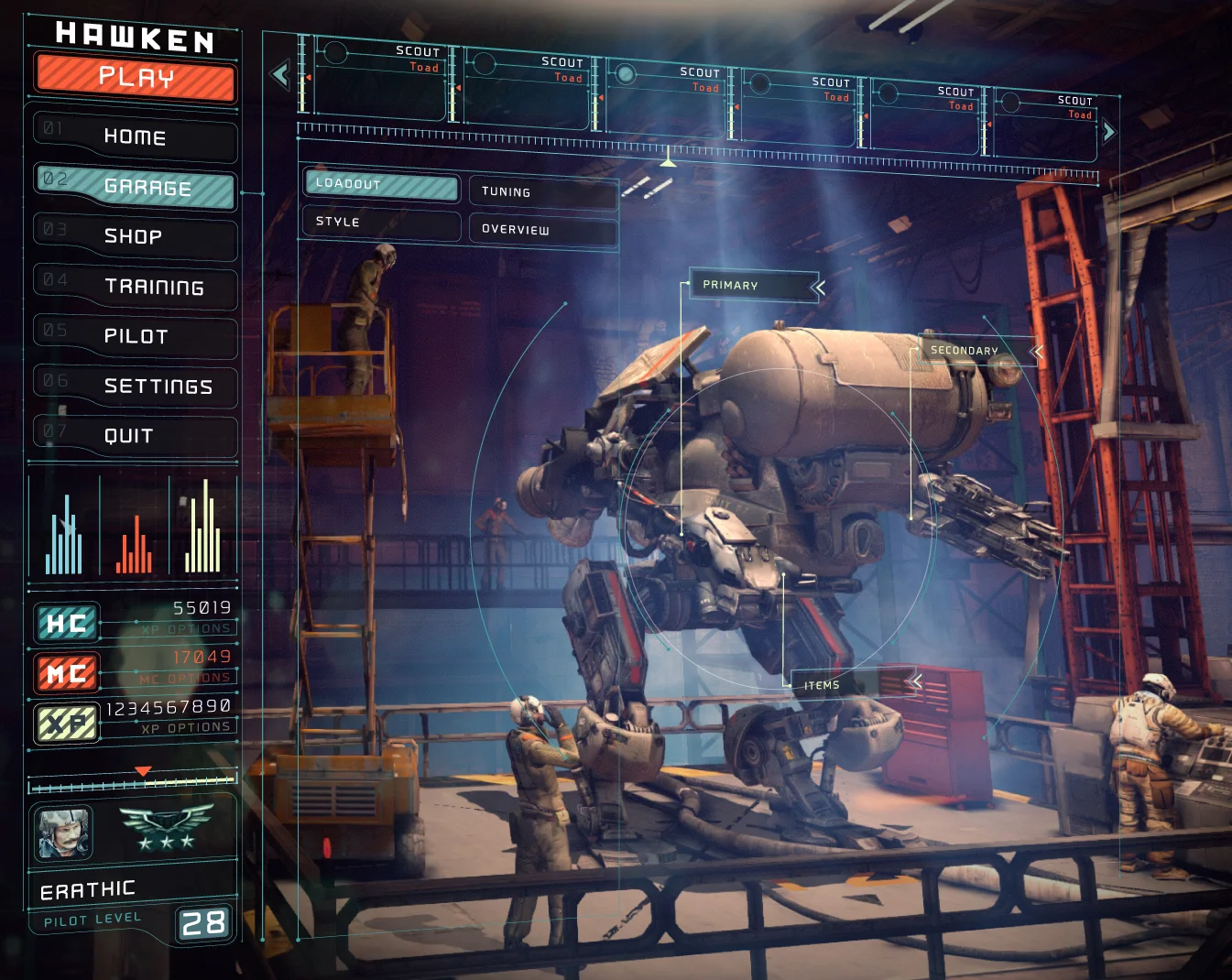Viewport: 1232px width, 980px height.
Task: Open the HC currency options
Action: tap(188, 629)
